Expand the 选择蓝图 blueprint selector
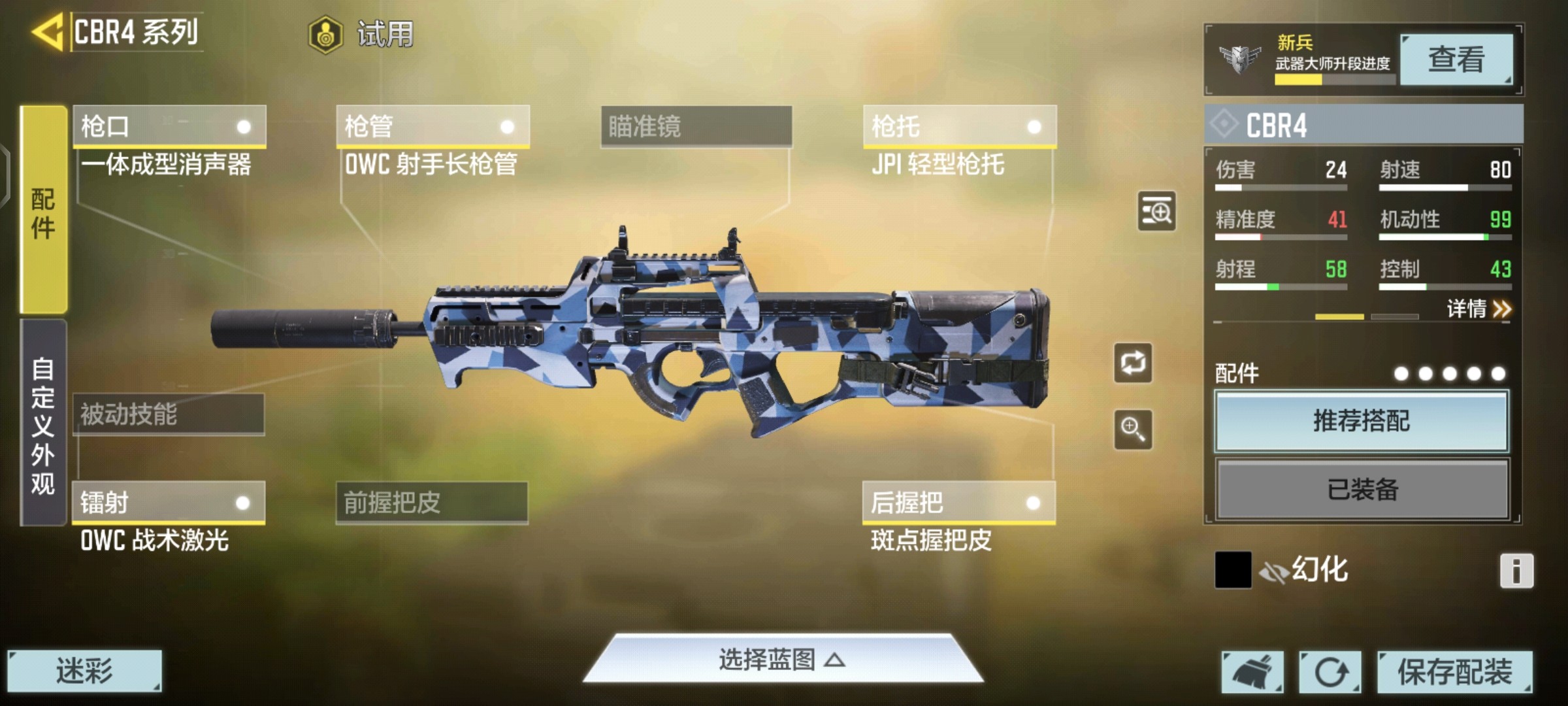This screenshot has height=706, width=1568. pyautogui.click(x=782, y=660)
